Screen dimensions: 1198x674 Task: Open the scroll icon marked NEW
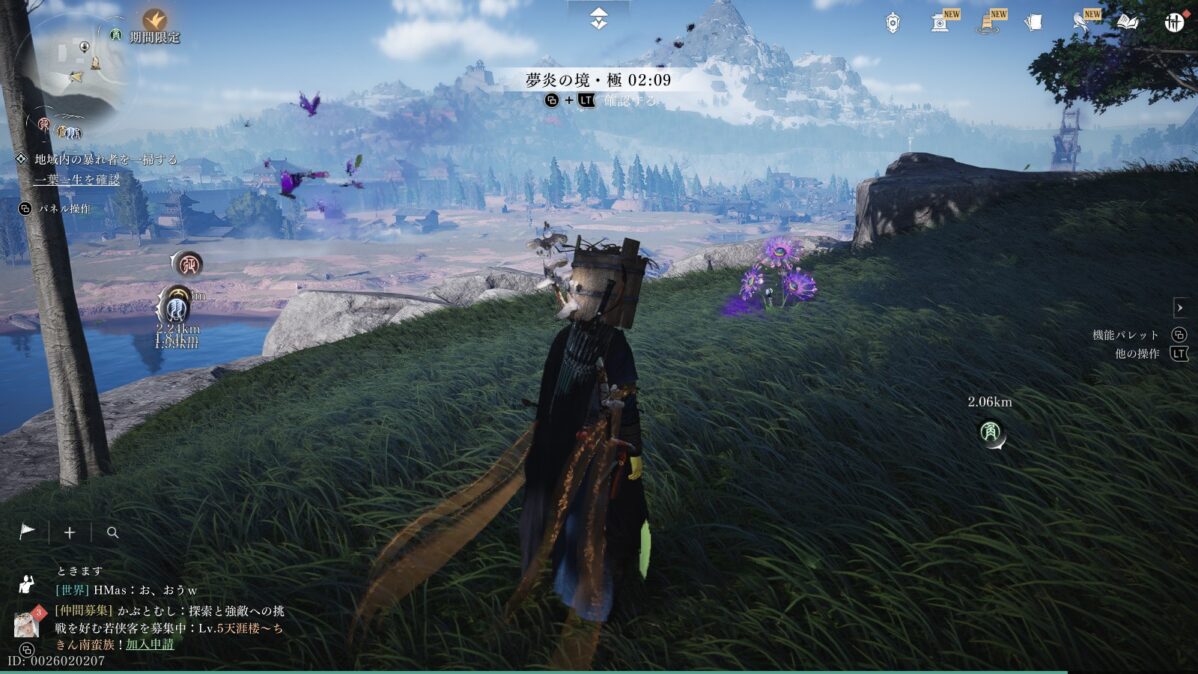[988, 22]
